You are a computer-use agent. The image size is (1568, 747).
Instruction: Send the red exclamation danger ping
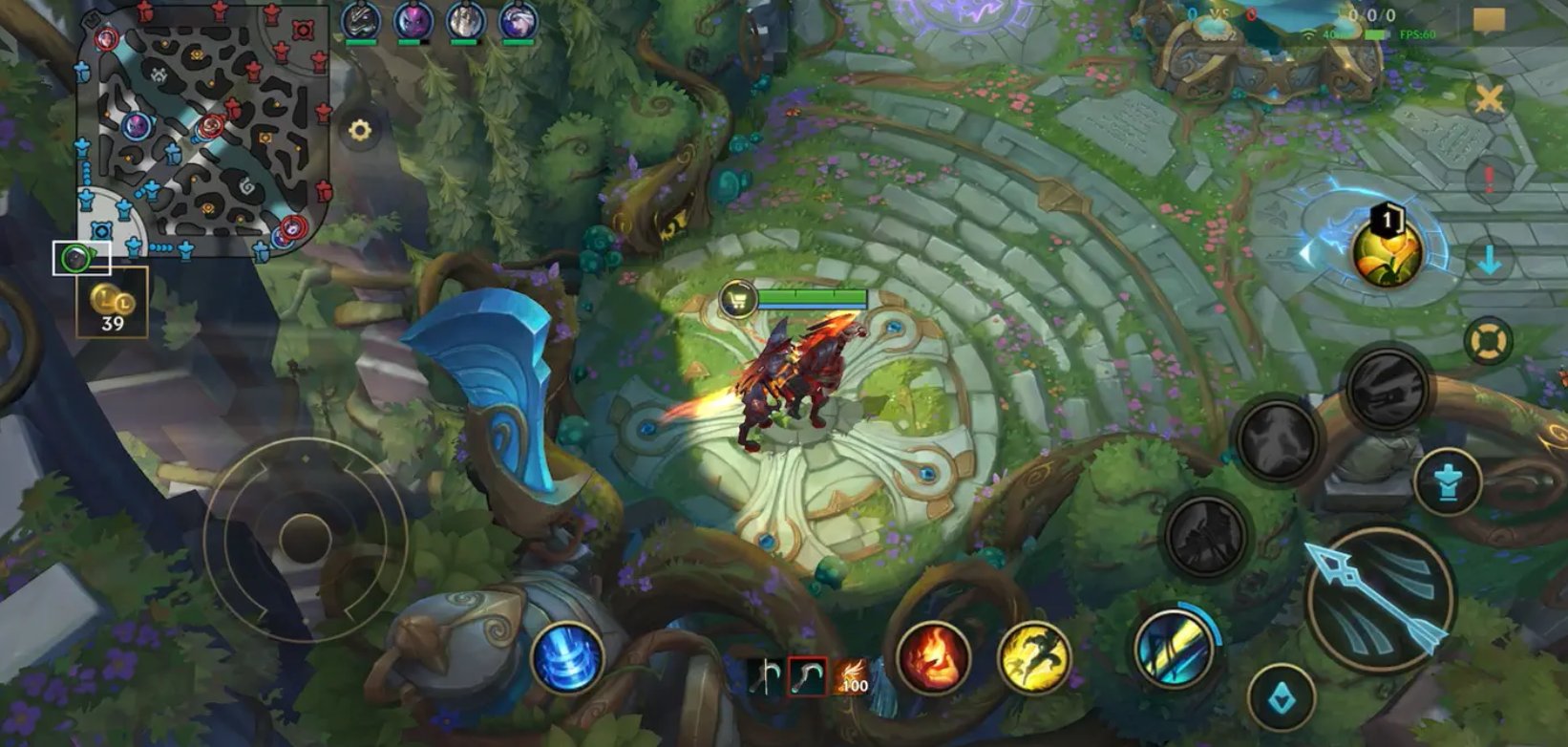click(x=1489, y=179)
